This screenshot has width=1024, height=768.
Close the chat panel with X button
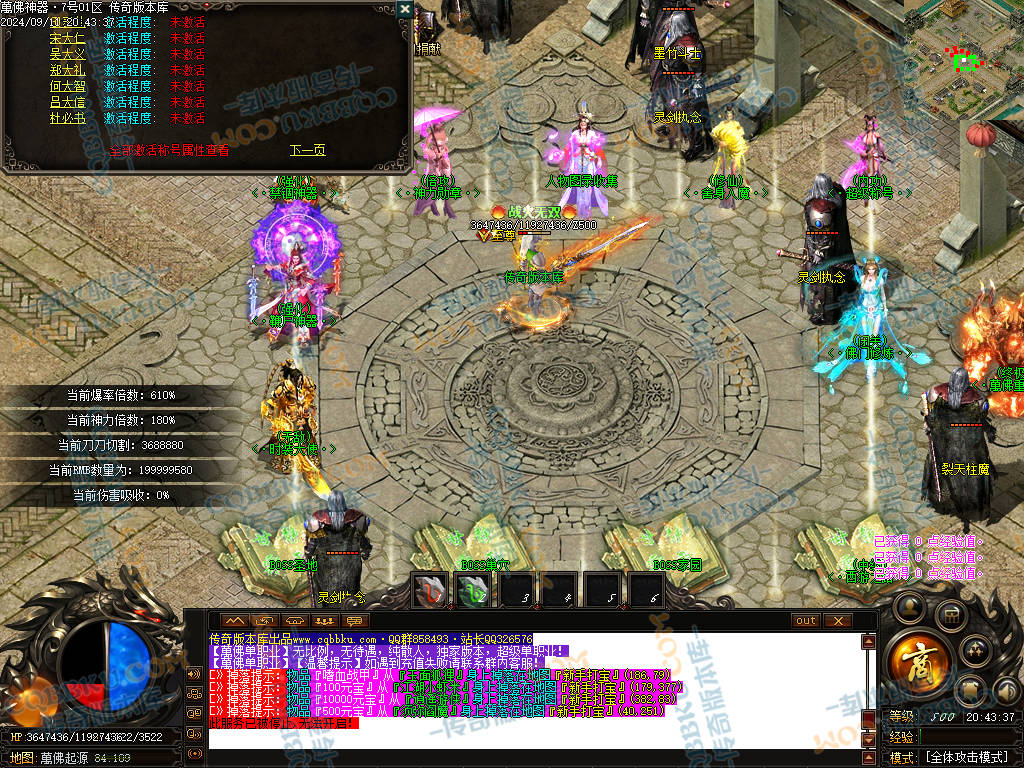coord(836,621)
